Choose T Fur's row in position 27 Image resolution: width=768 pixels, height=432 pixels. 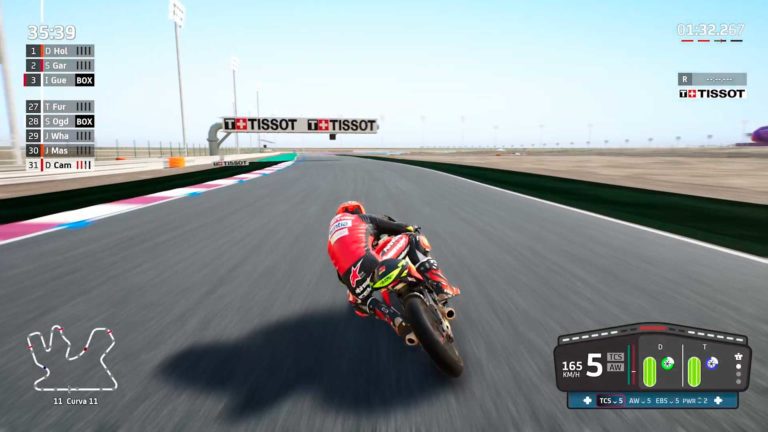[60, 107]
